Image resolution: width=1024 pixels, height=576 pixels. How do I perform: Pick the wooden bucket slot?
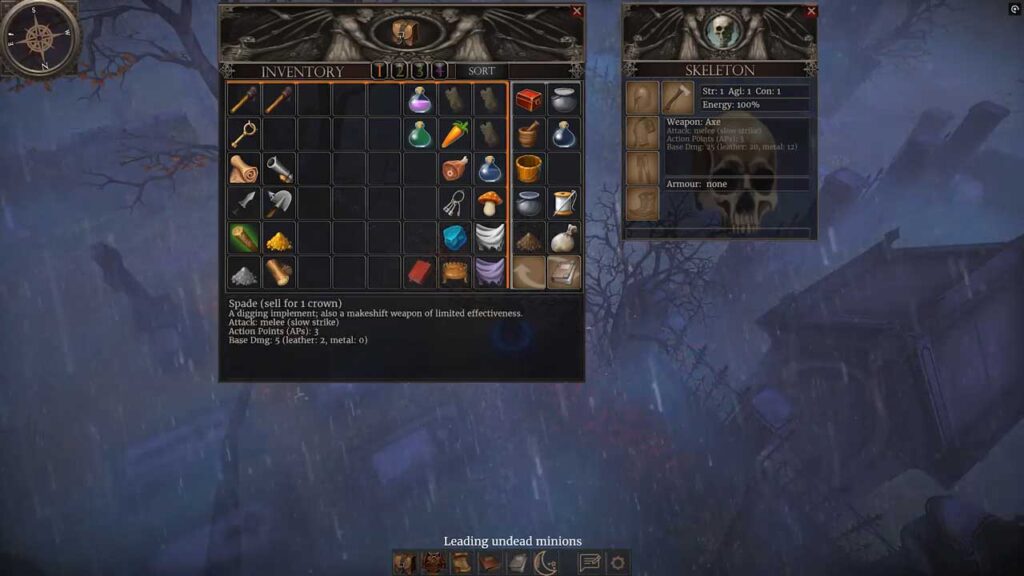(x=529, y=168)
